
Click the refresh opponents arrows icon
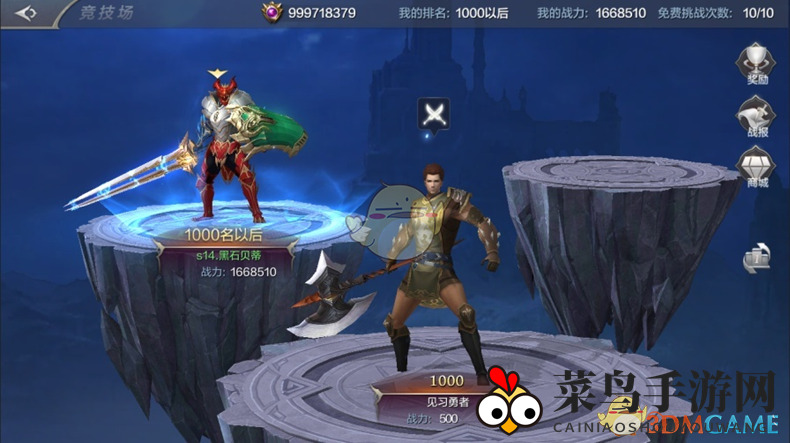[x=757, y=258]
